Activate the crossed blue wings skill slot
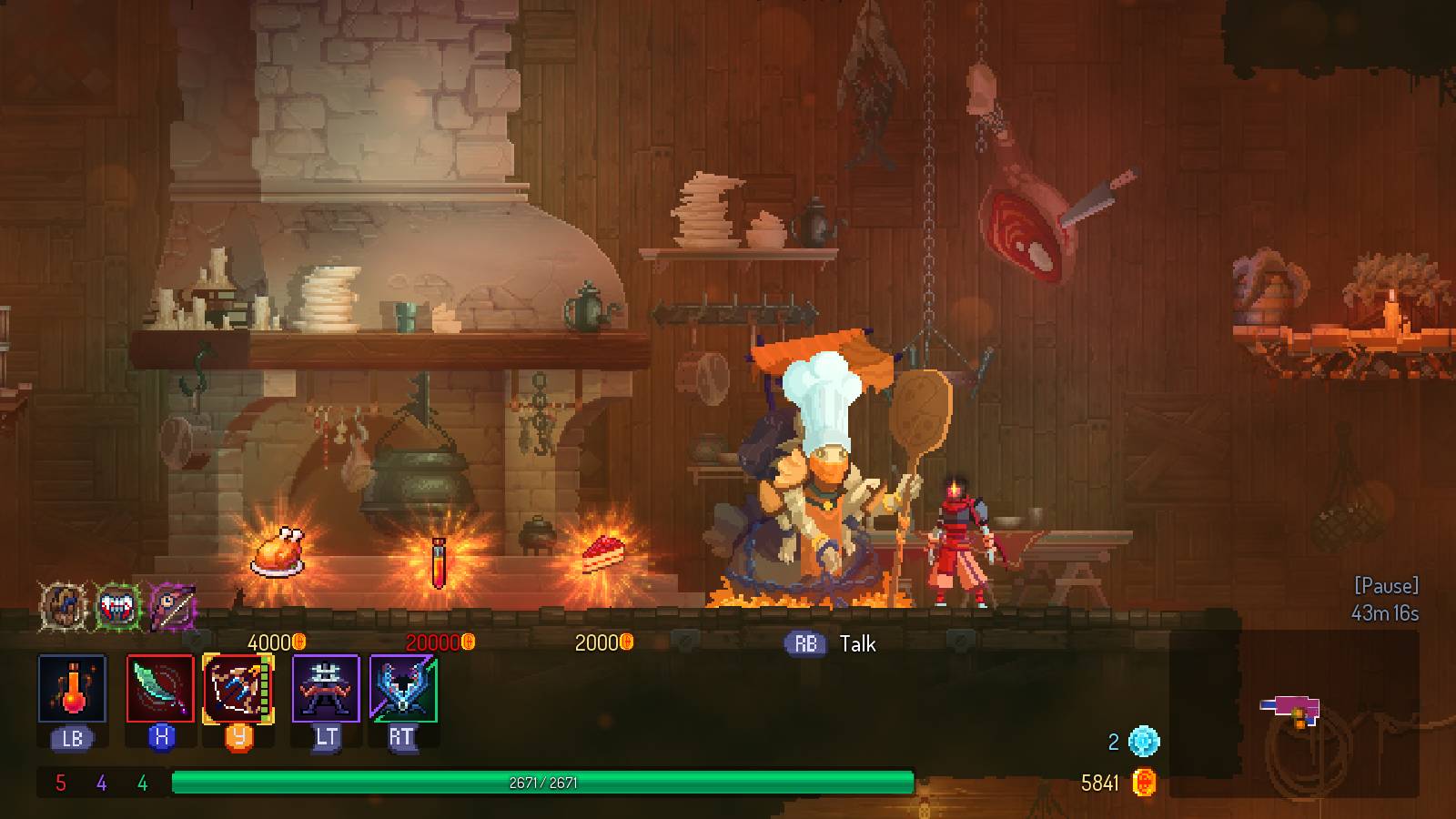 coord(403,689)
